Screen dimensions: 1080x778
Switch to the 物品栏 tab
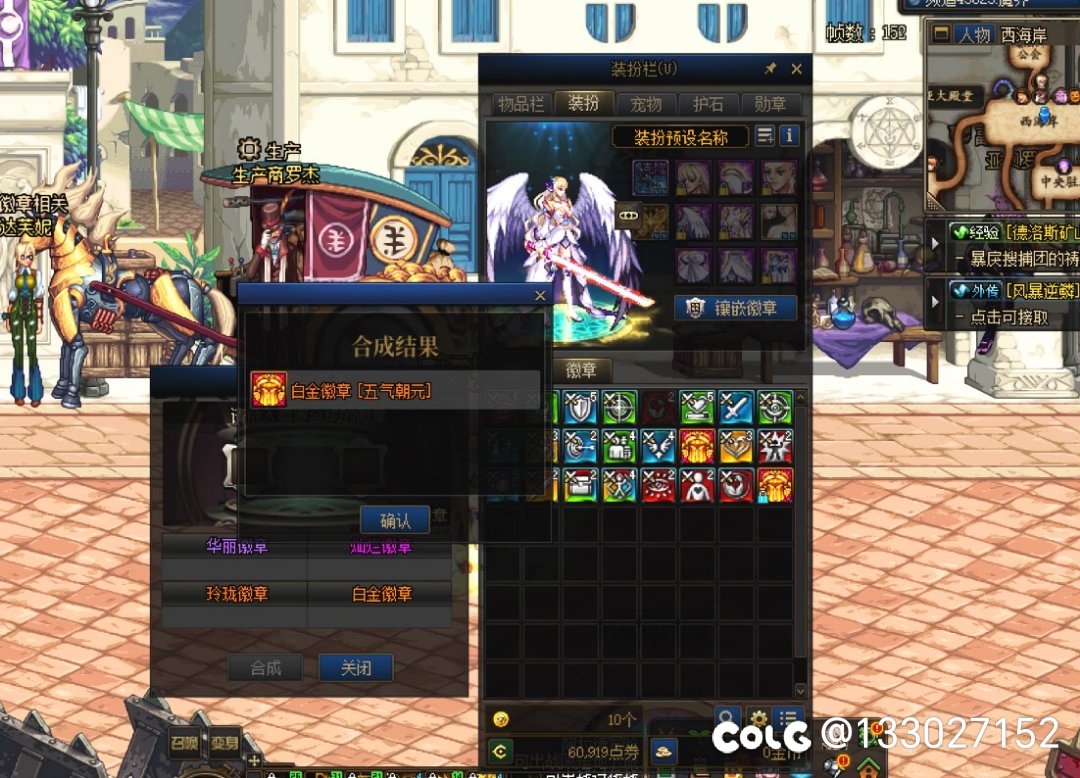click(520, 104)
